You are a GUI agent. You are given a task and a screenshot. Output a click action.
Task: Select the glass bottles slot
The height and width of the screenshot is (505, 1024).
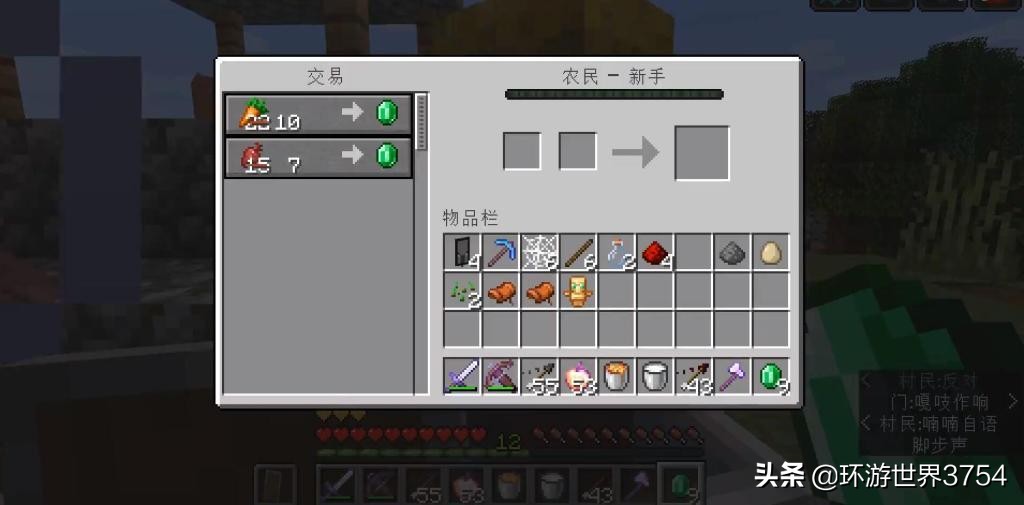[617, 253]
